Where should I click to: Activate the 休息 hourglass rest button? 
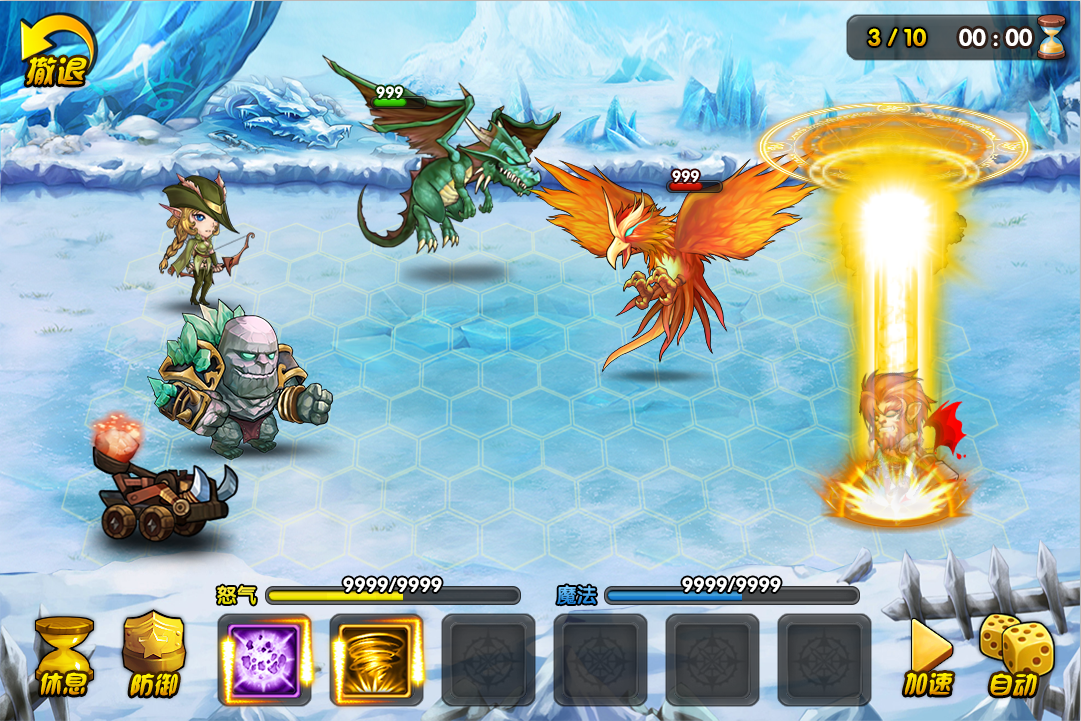pyautogui.click(x=64, y=656)
